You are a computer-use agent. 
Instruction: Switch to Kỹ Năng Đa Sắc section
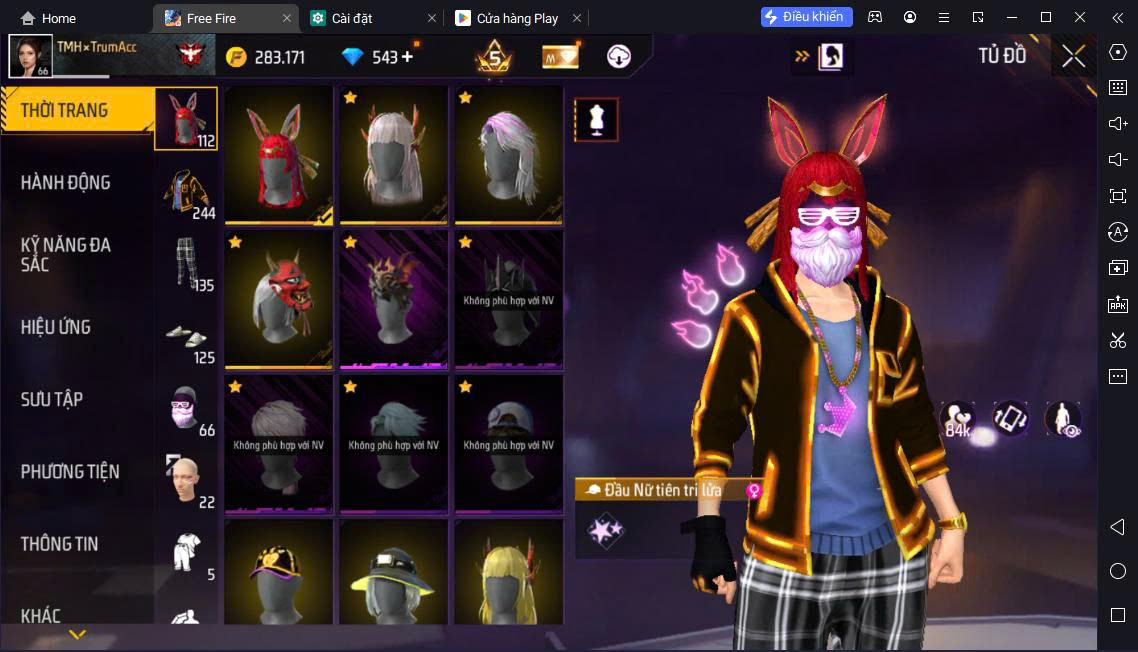[66, 254]
